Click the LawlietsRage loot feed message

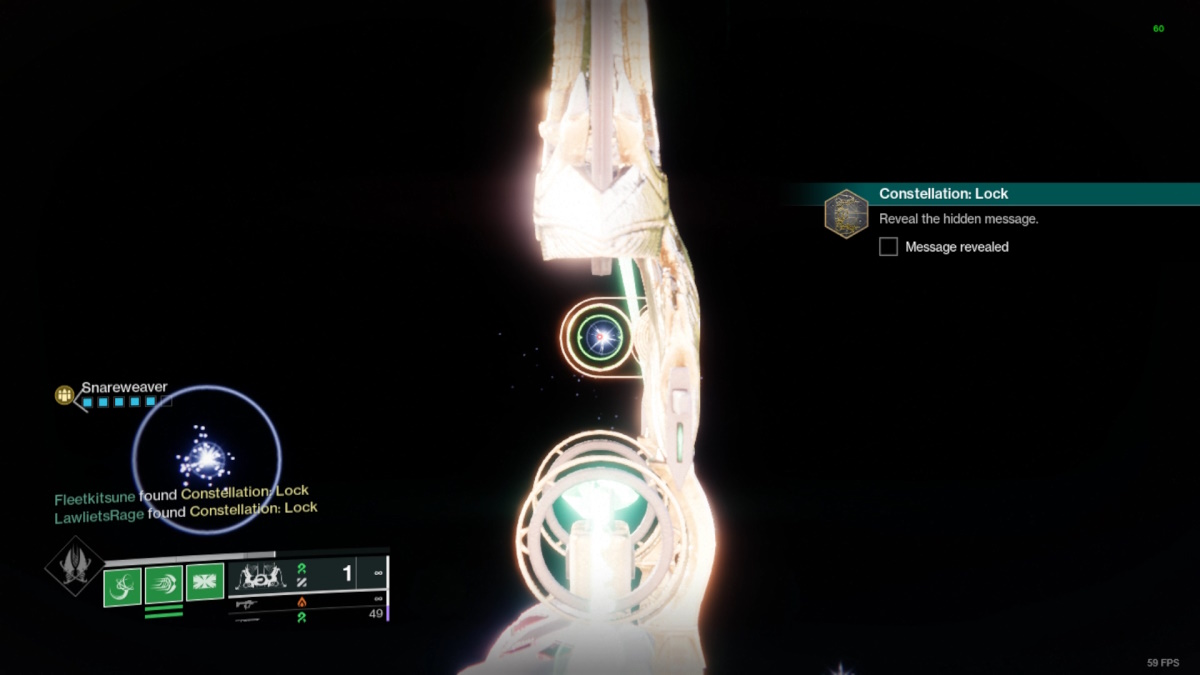pyautogui.click(x=185, y=511)
